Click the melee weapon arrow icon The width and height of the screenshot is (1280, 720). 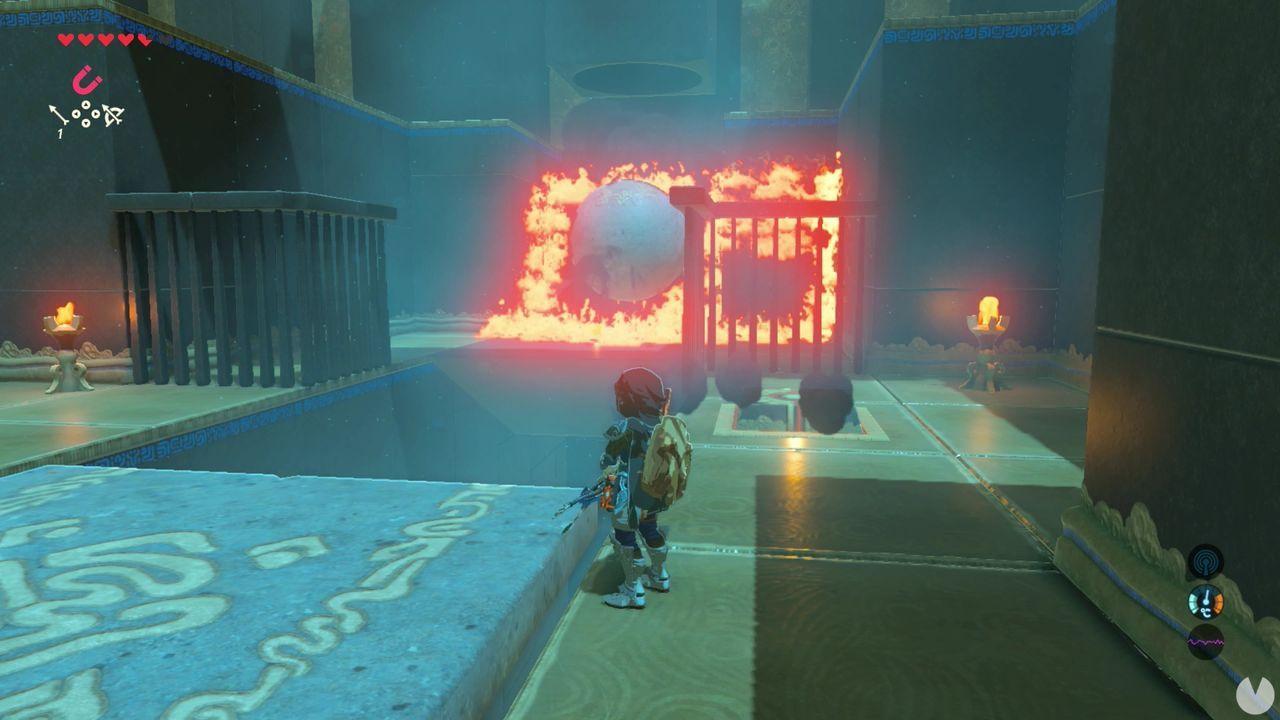coord(58,114)
